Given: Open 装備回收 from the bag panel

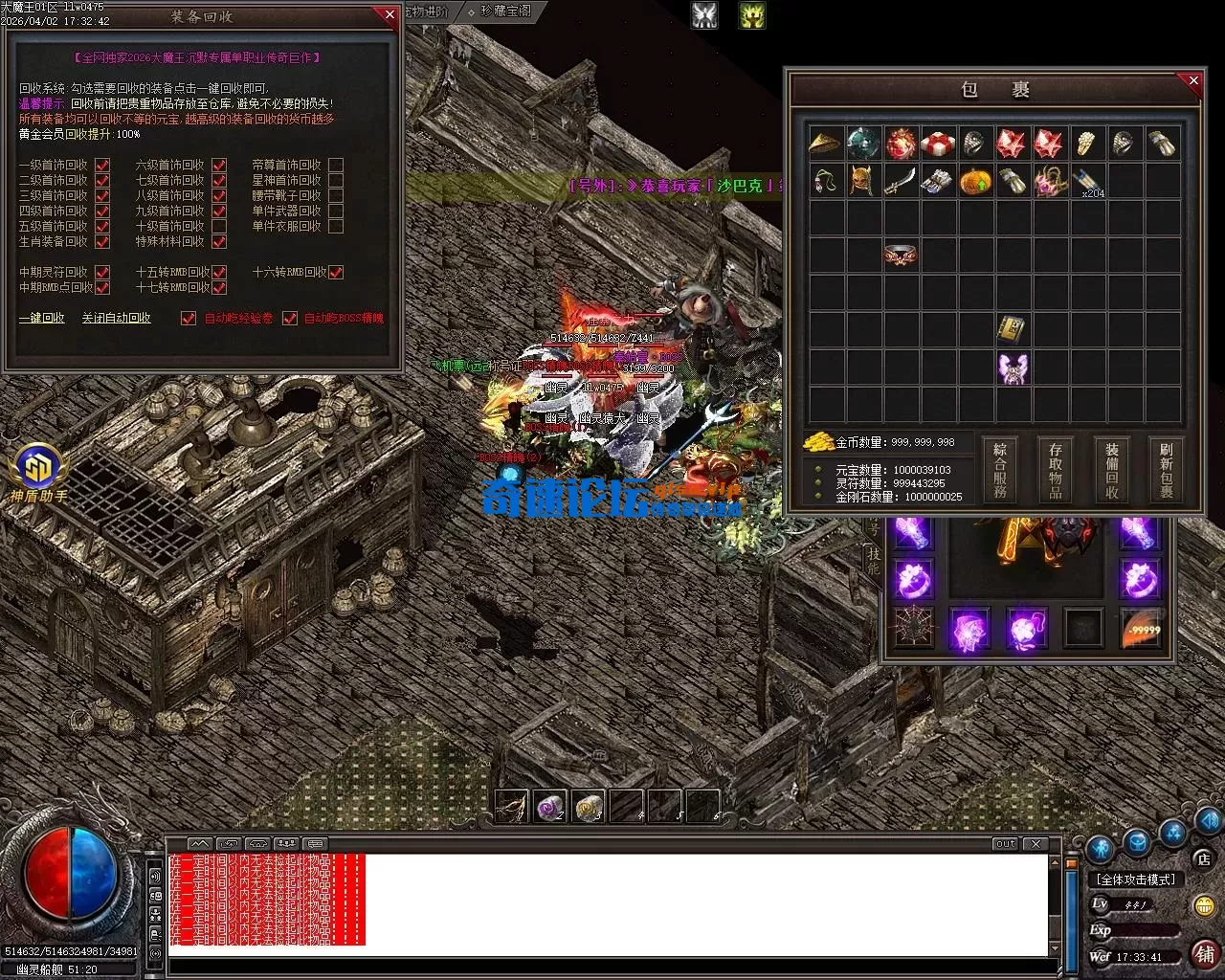Looking at the screenshot, I should pos(1111,470).
